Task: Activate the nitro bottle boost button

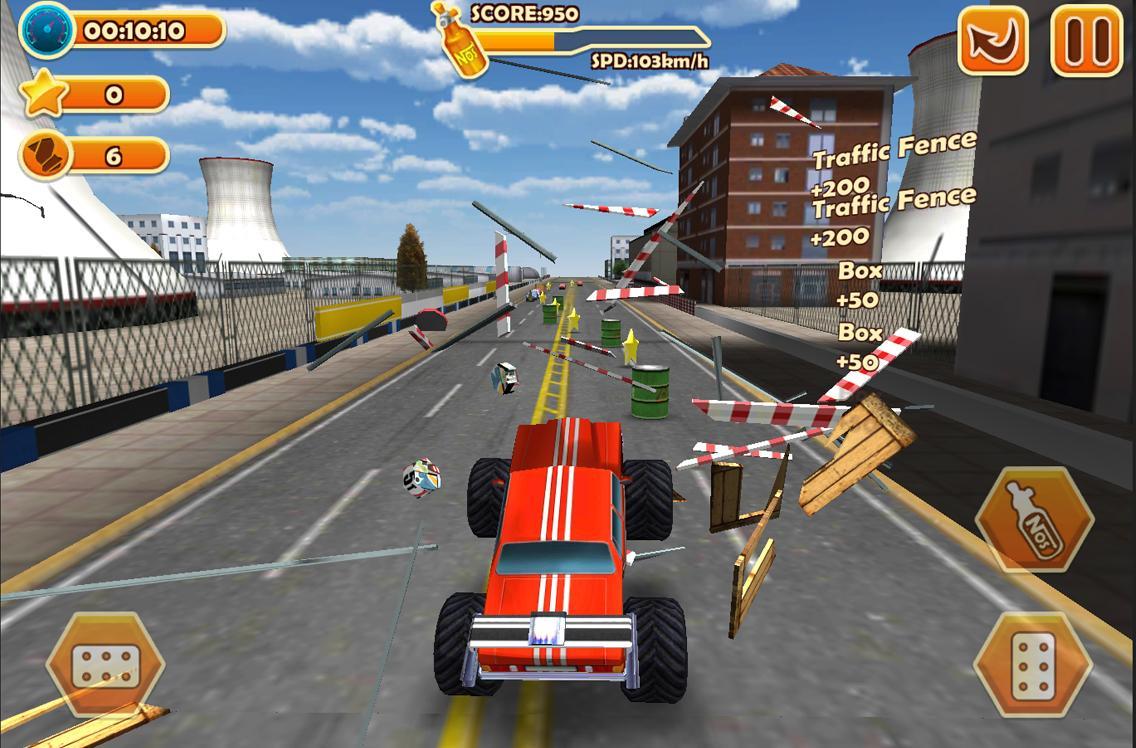Action: click(x=1034, y=519)
